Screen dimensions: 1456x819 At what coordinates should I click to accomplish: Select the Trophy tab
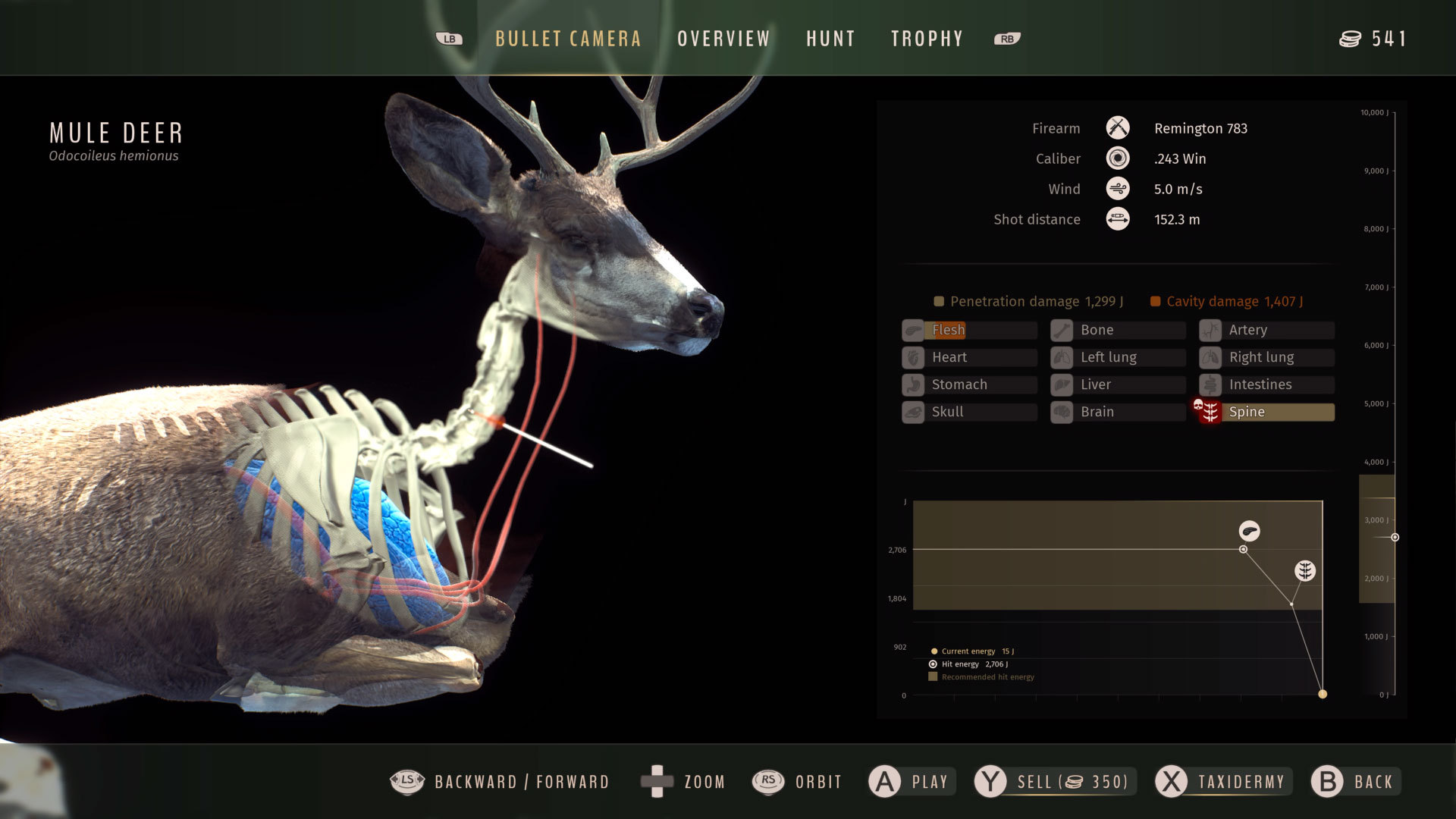pyautogui.click(x=927, y=39)
